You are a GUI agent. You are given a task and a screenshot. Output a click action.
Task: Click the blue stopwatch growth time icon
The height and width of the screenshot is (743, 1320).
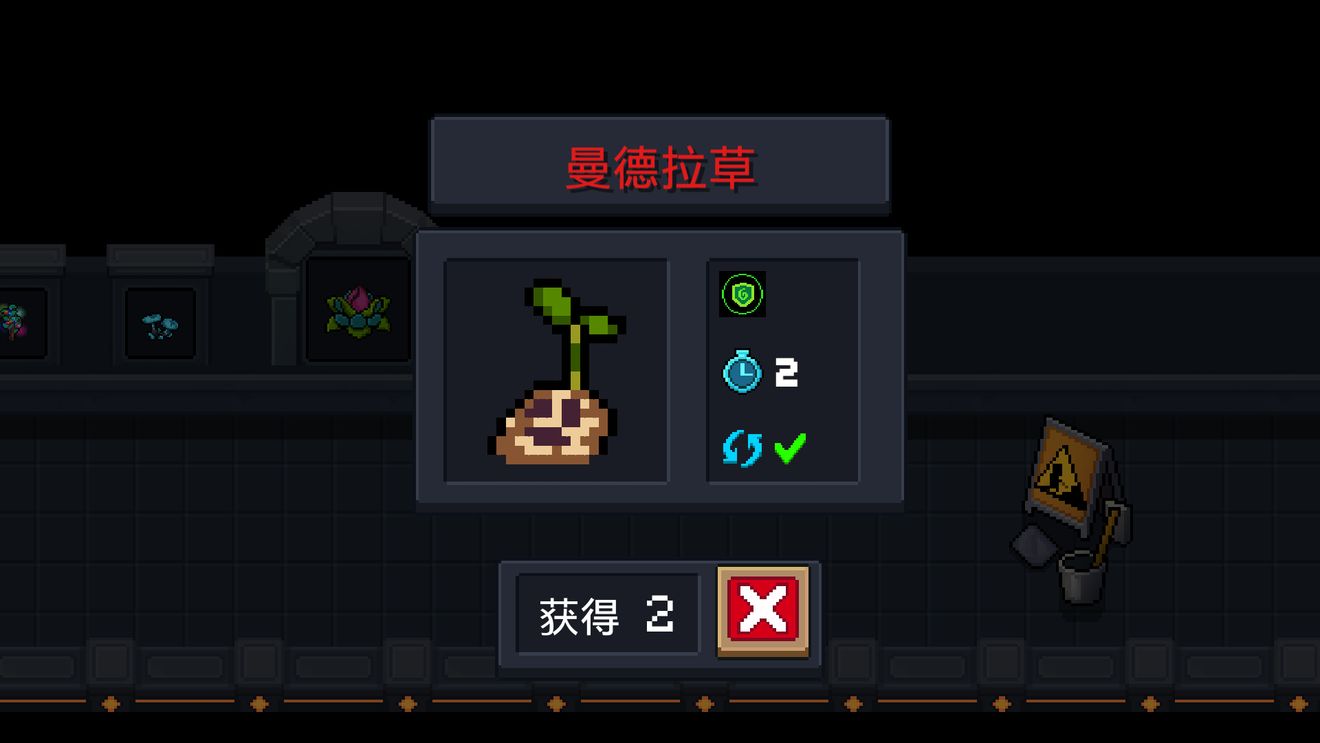point(741,373)
